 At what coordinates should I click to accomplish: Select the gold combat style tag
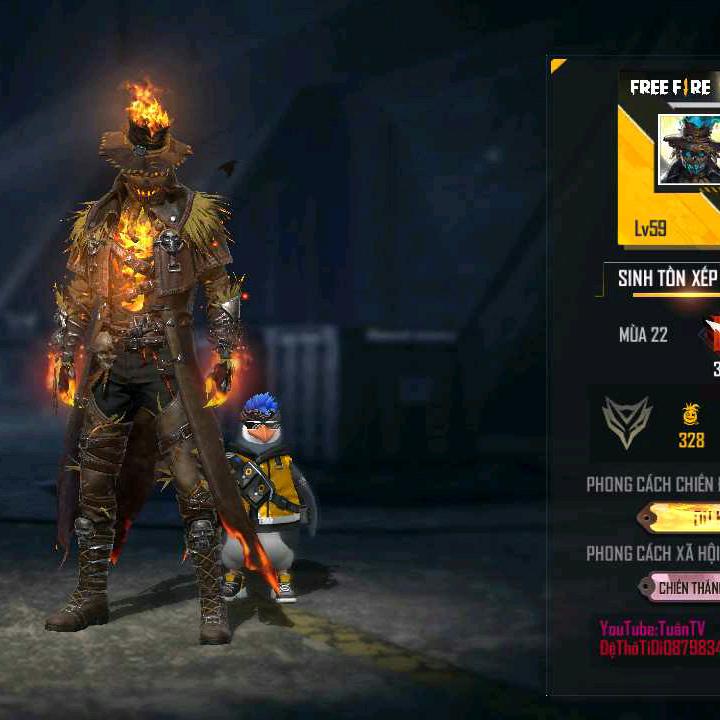coord(682,517)
